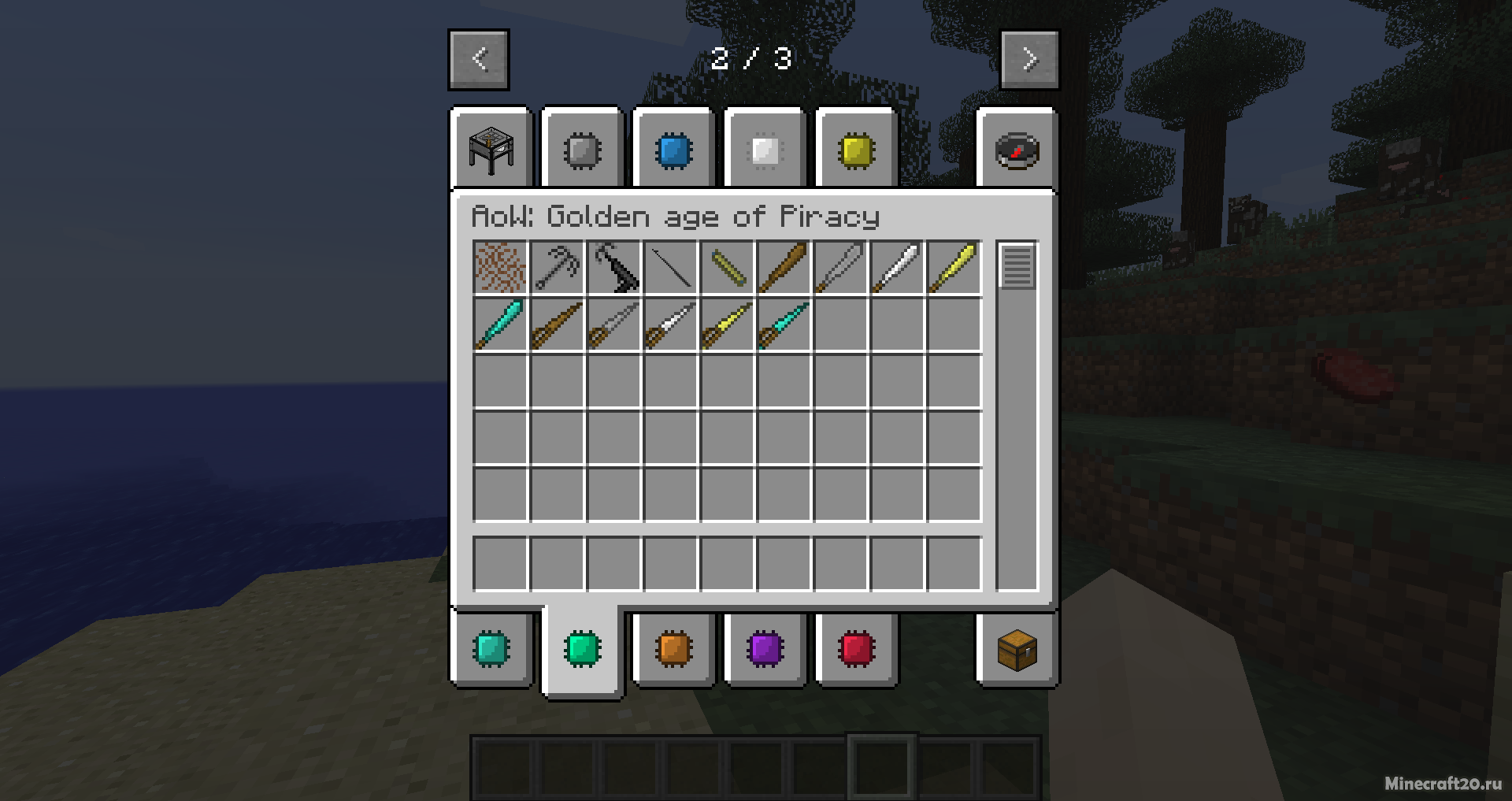Switch to the purple gem tab
The image size is (1512, 801).
(x=765, y=649)
